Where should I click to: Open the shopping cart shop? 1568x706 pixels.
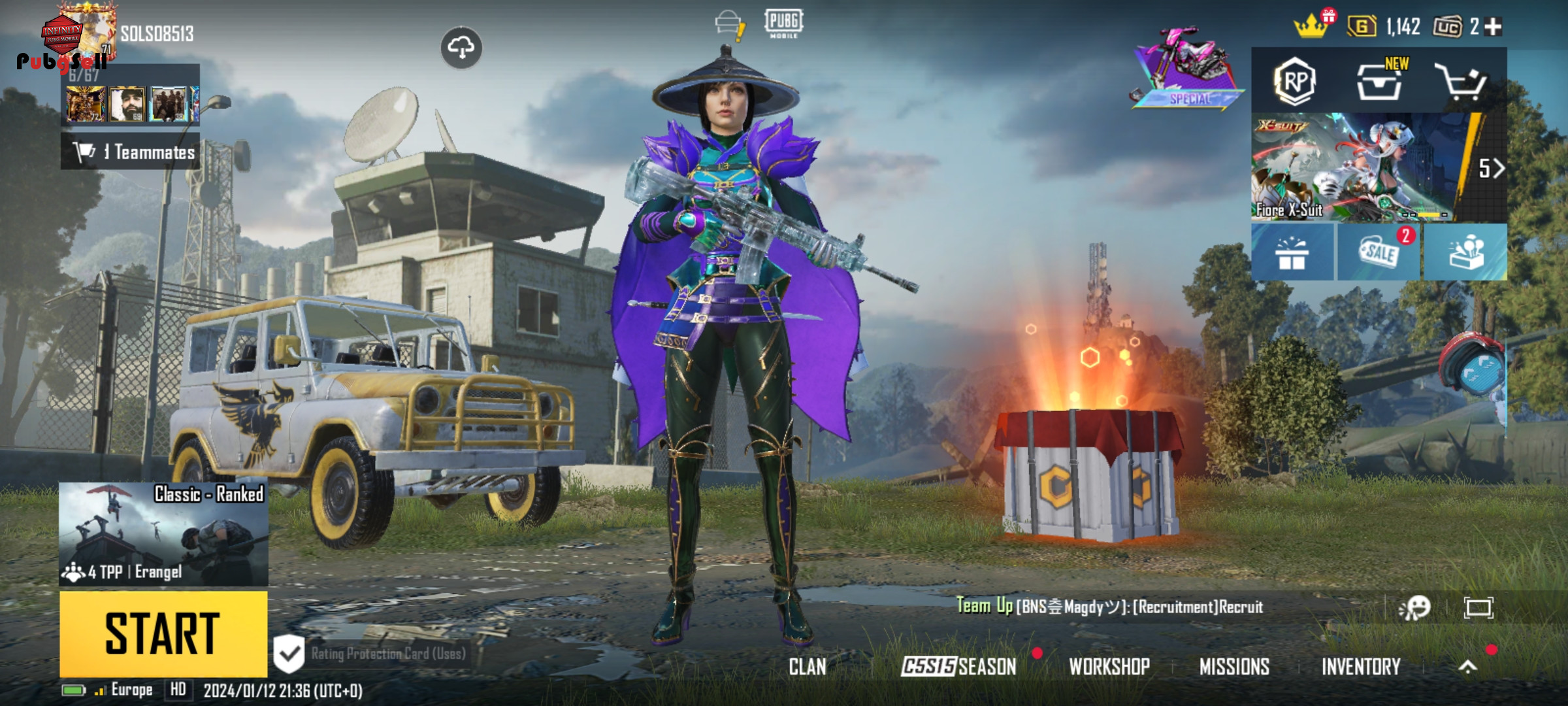click(1461, 83)
